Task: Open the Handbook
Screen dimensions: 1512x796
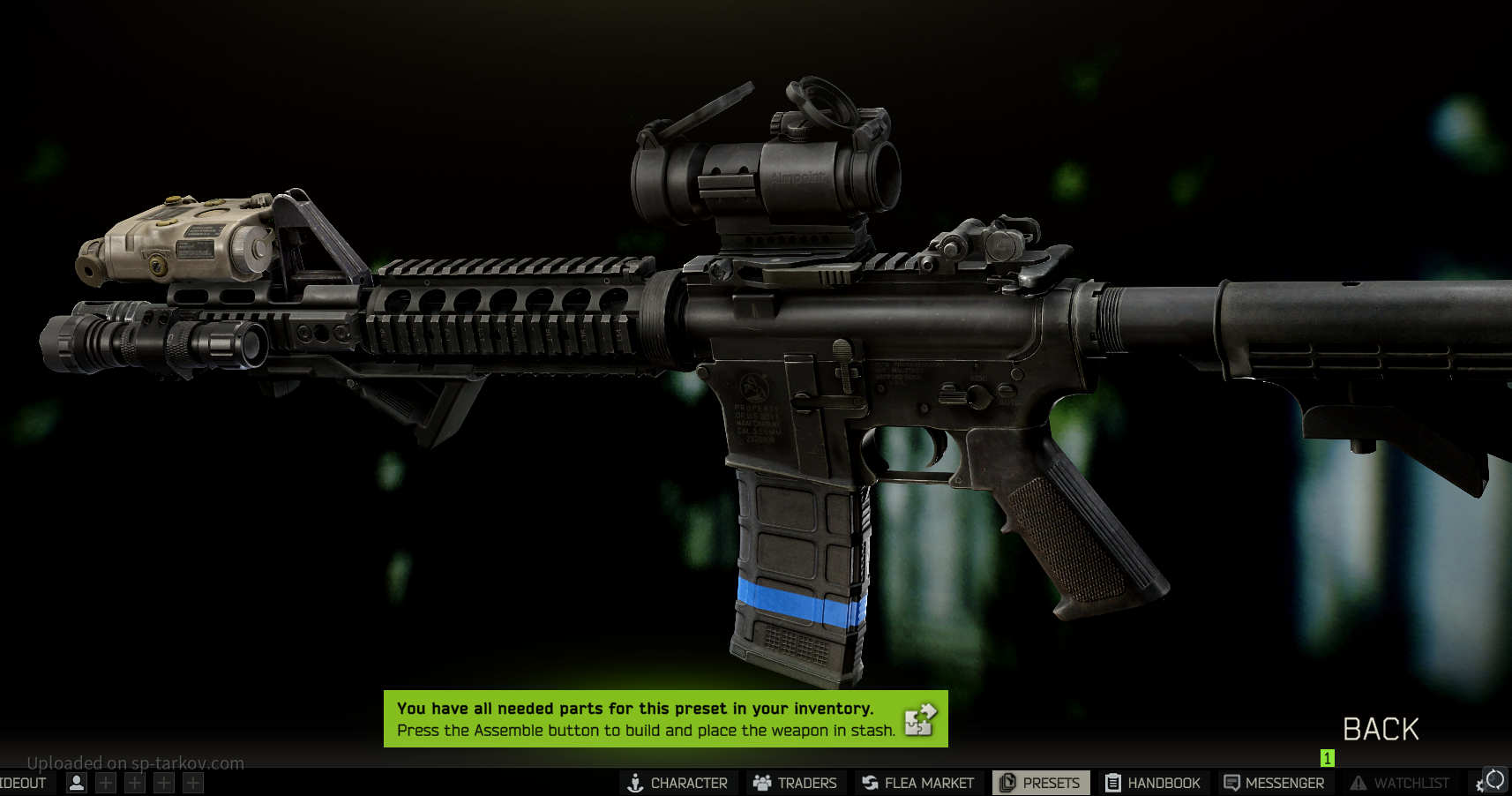Action: coord(1153,783)
